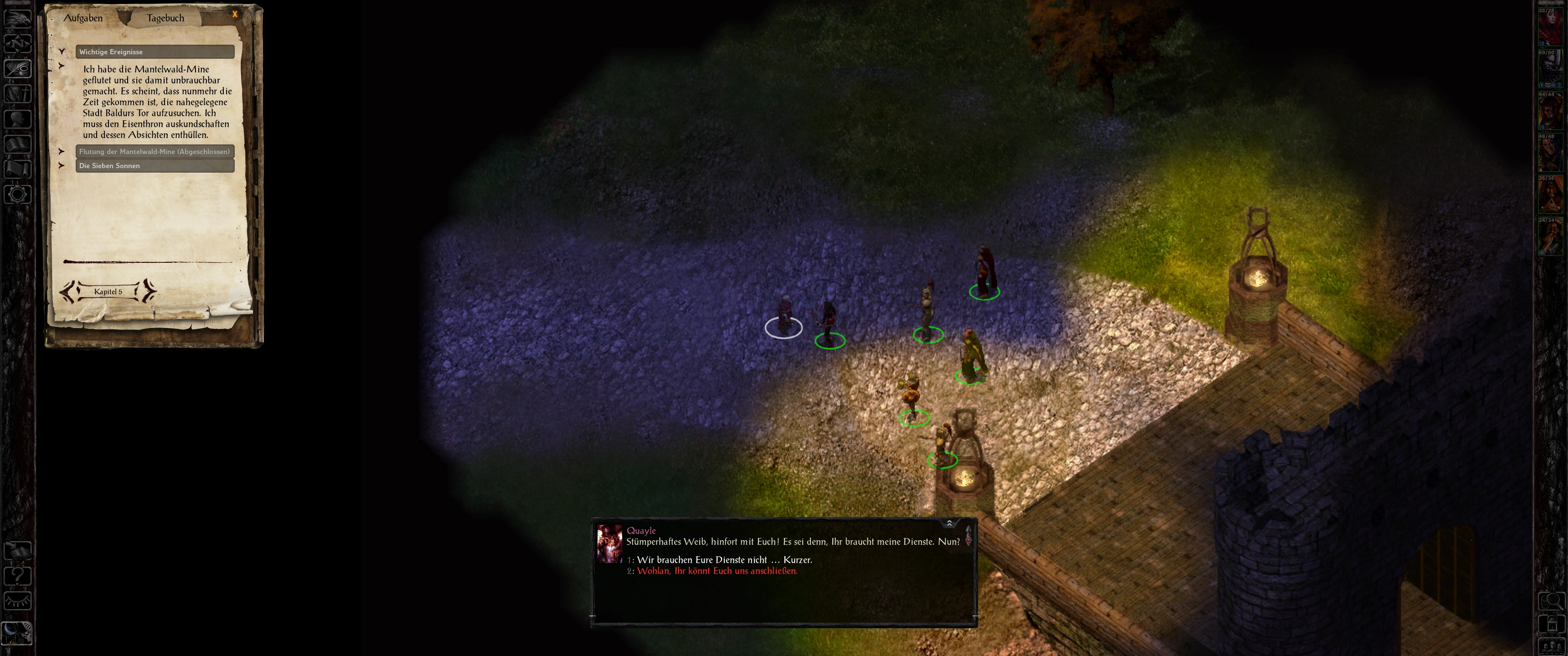Toggle the closed-eye hide interface button
Image resolution: width=1568 pixels, height=656 pixels.
(18, 601)
